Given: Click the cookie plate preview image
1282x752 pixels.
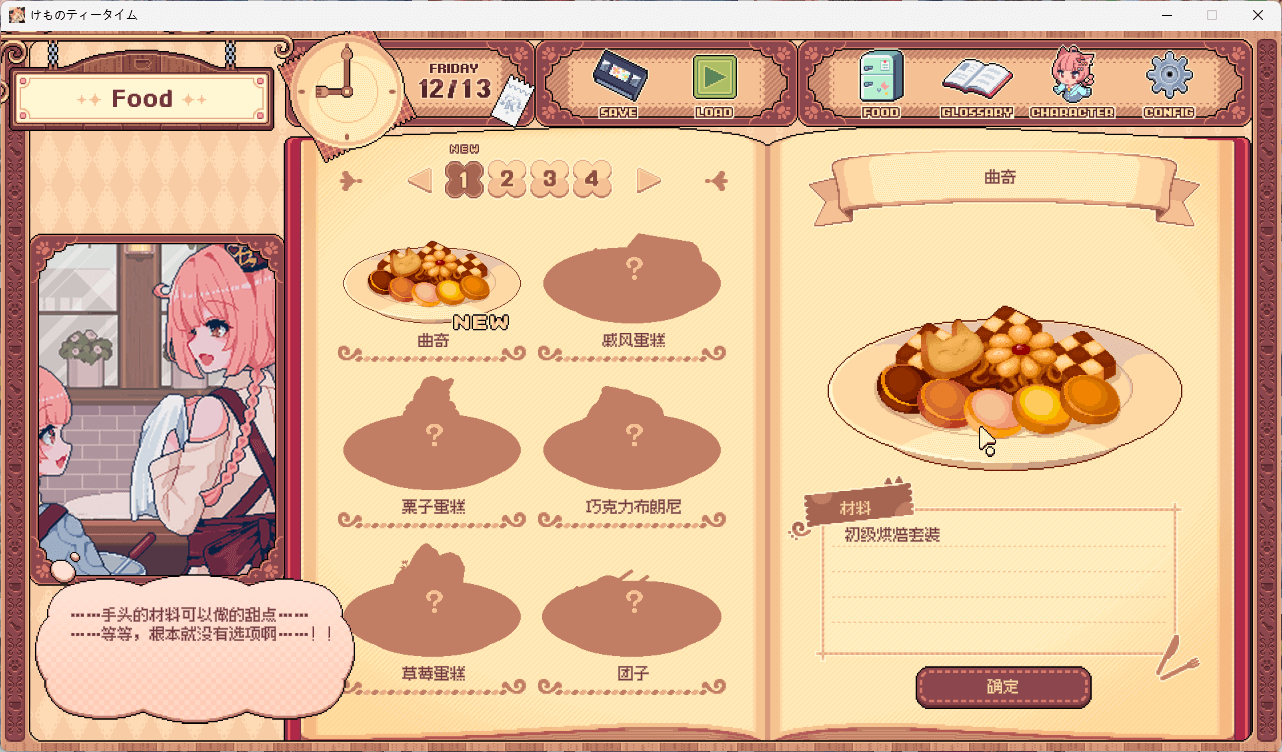Looking at the screenshot, I should click(x=1004, y=390).
